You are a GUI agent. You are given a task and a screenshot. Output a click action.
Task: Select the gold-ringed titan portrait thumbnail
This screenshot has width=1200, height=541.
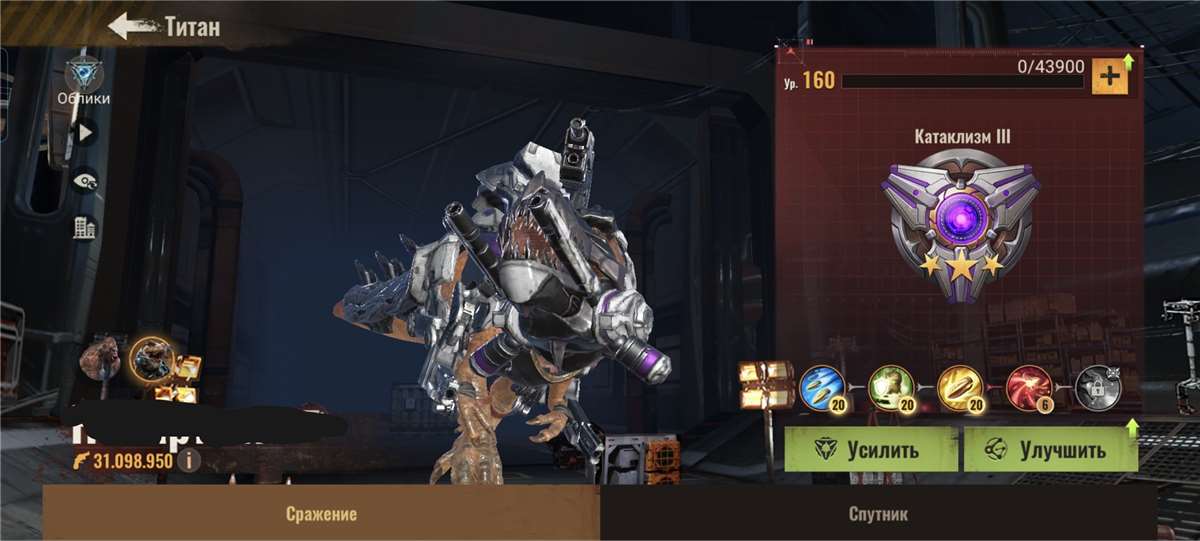151,360
